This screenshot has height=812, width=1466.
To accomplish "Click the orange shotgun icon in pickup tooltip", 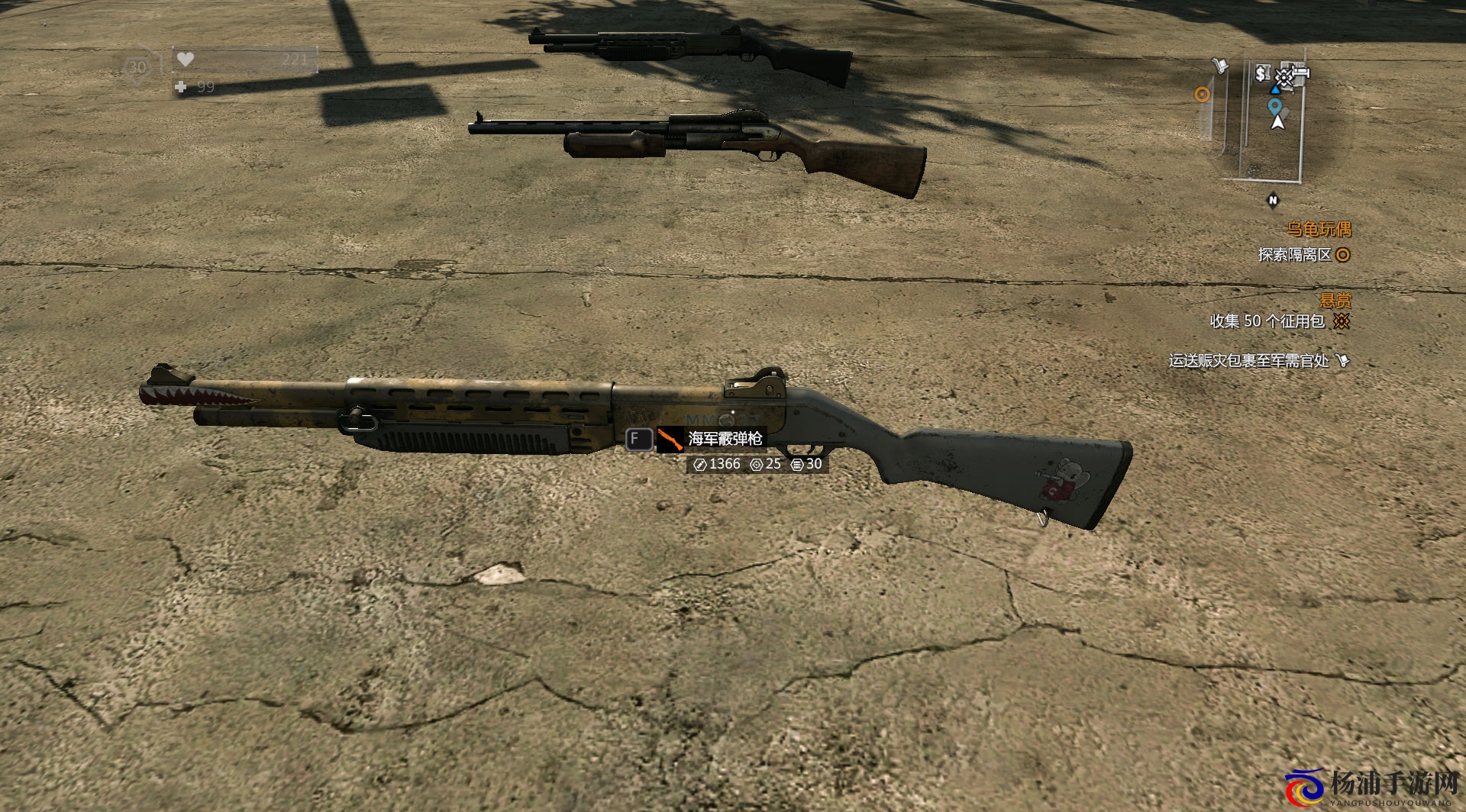I will (670, 440).
